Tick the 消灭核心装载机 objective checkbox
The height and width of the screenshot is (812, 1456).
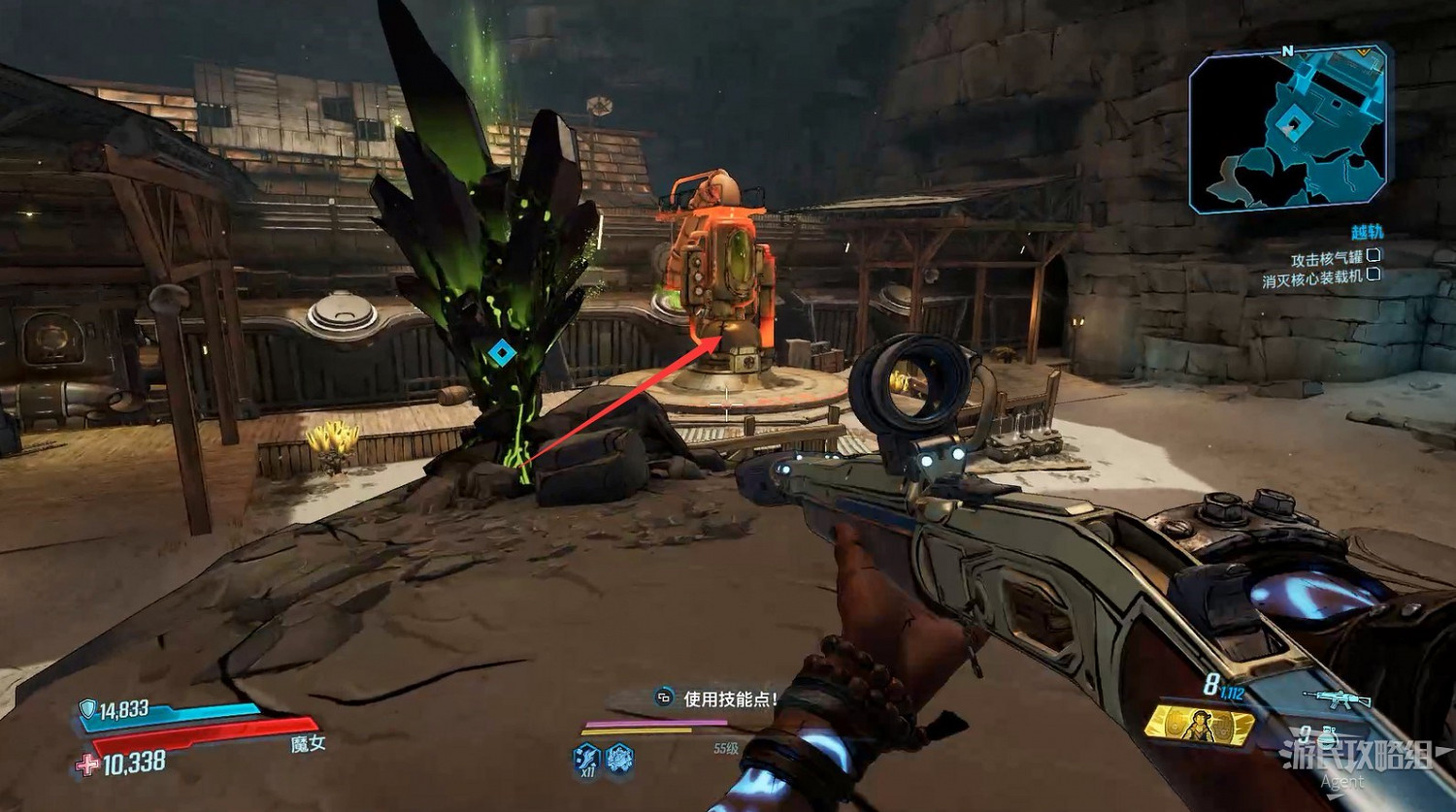[1373, 276]
